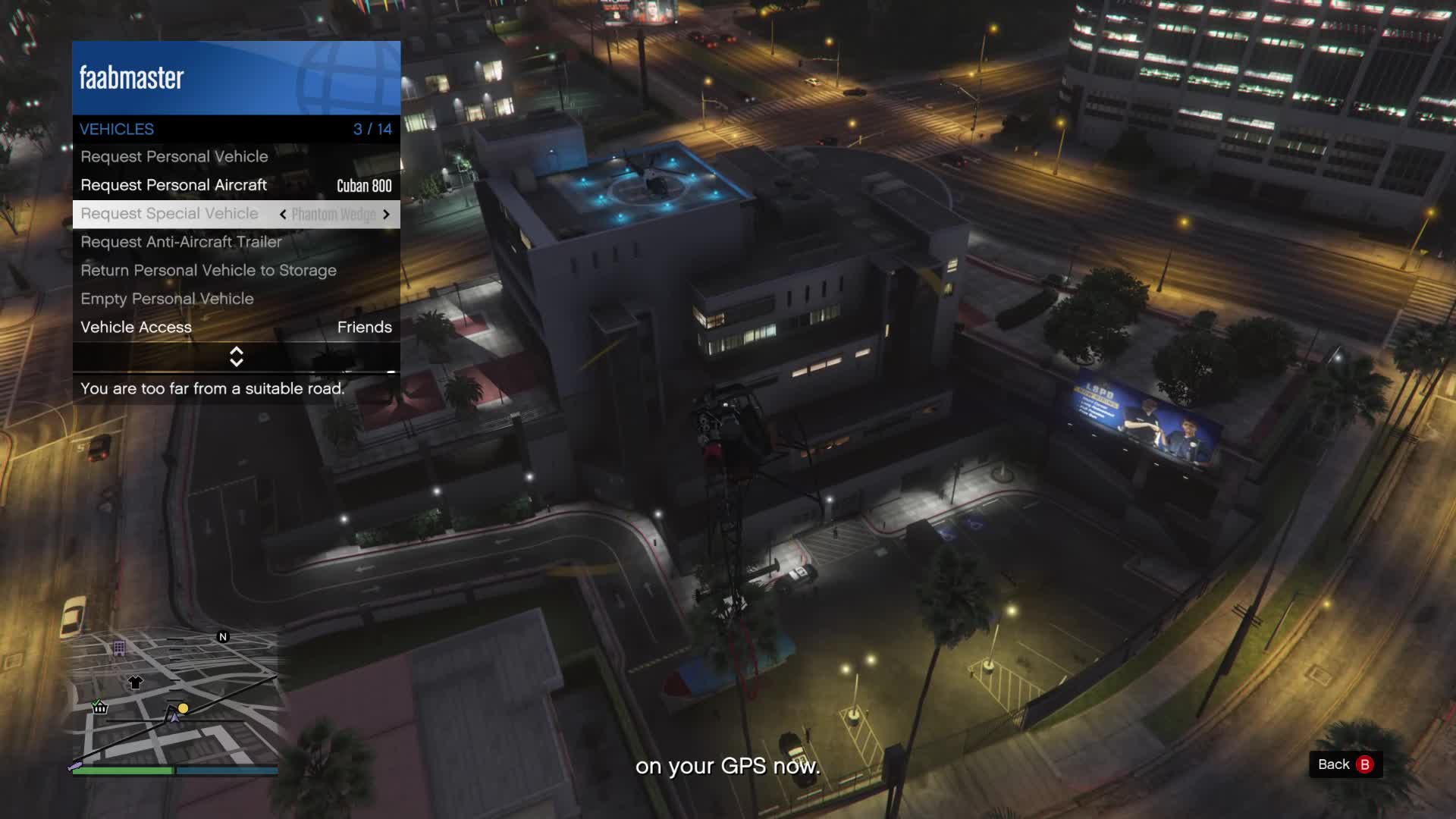The height and width of the screenshot is (819, 1456).
Task: Change Vehicle Access setting
Action: coord(236,328)
